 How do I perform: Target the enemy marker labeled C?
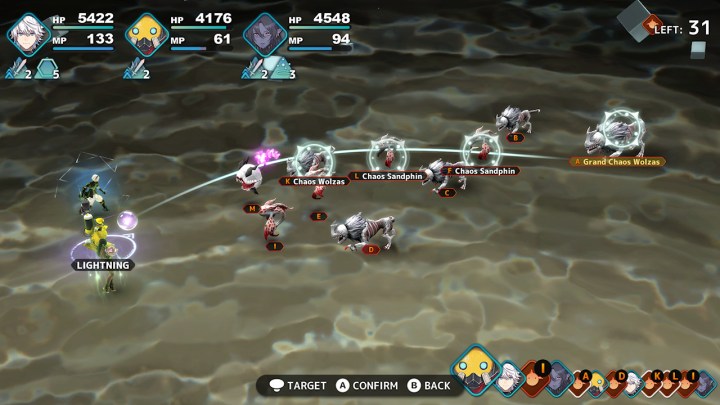click(448, 192)
